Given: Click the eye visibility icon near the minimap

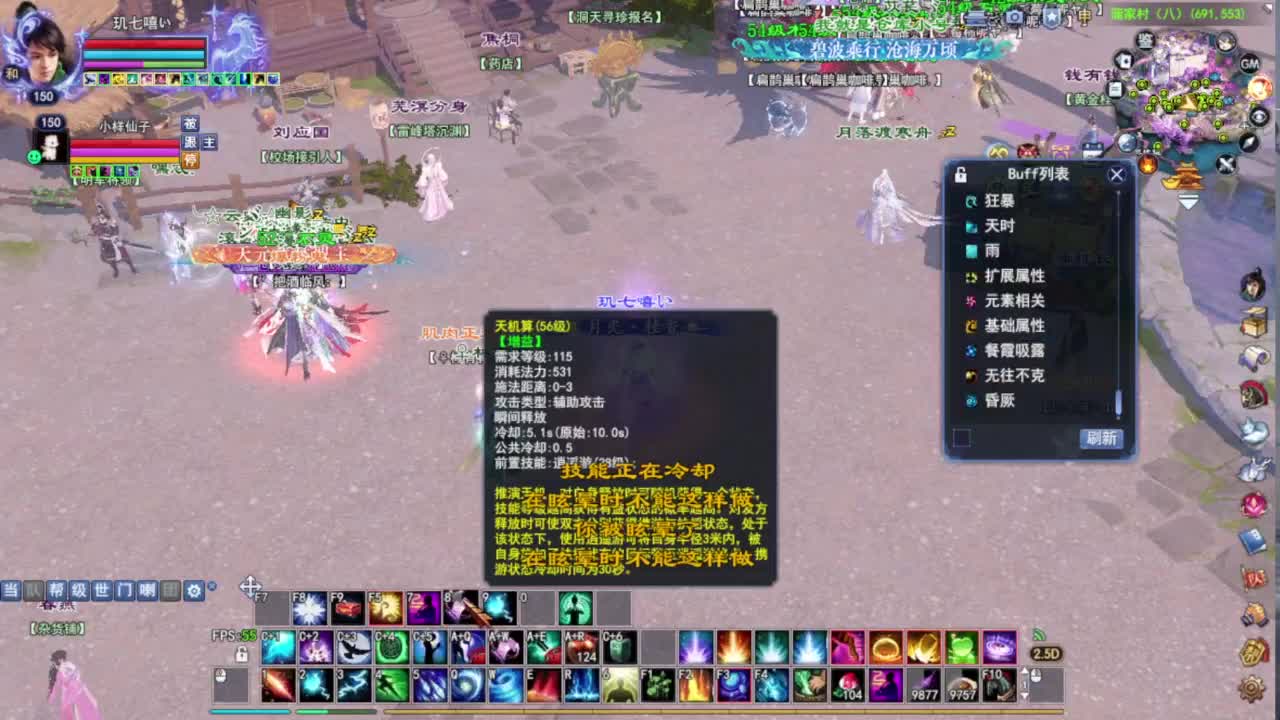Looking at the screenshot, I should tap(1258, 116).
